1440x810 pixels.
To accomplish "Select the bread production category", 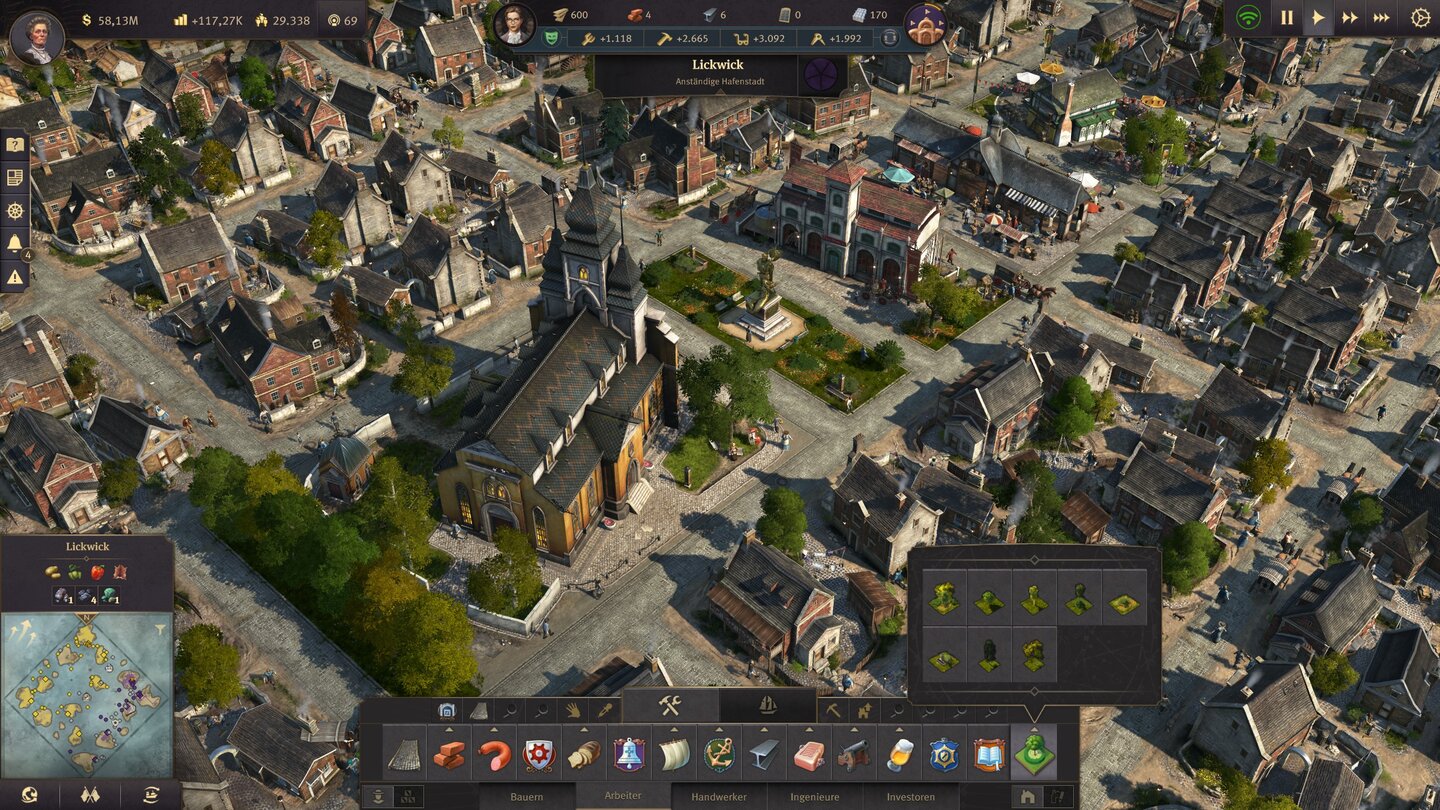I will (x=584, y=755).
